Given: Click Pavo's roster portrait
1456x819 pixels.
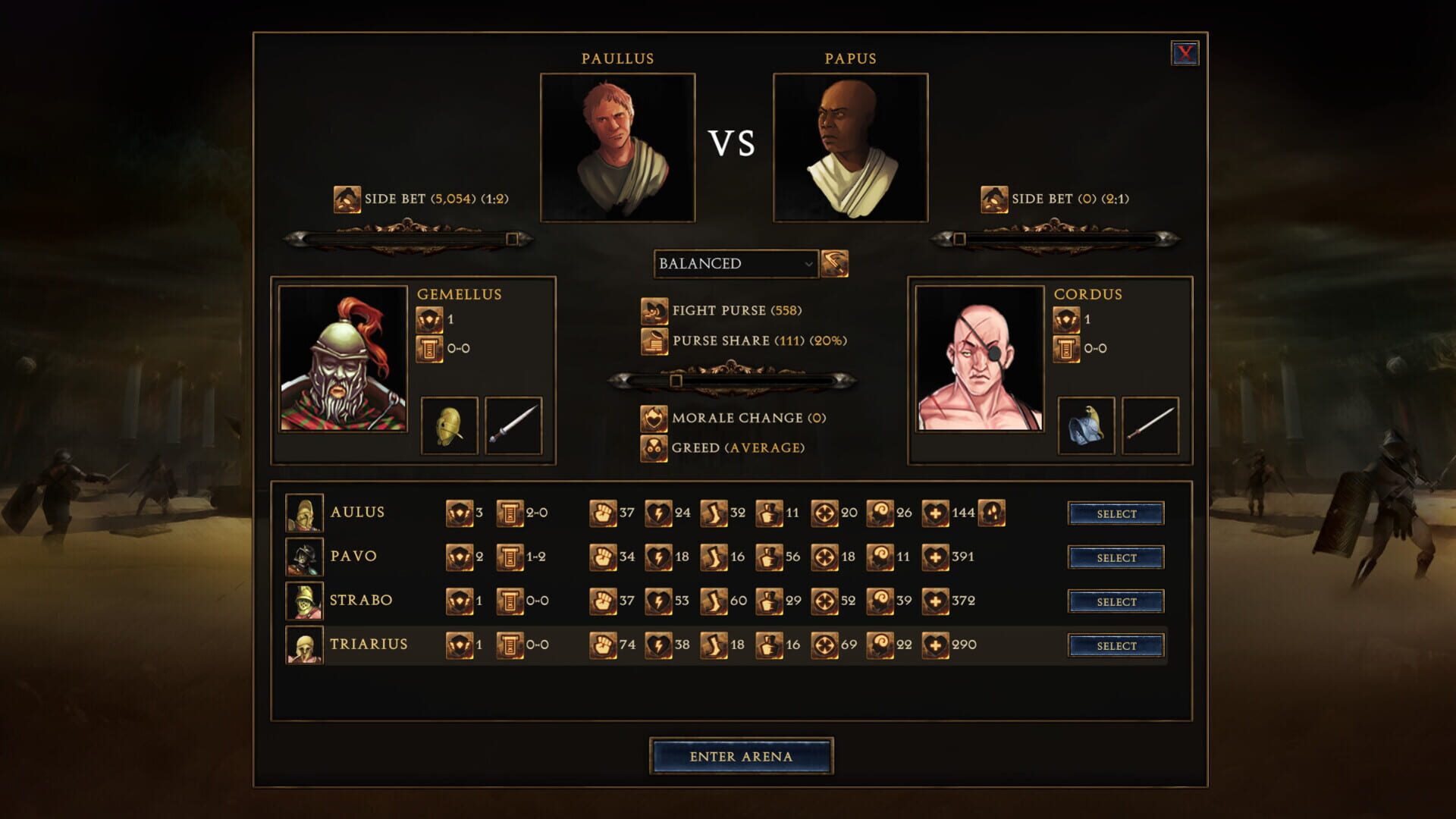Looking at the screenshot, I should (x=306, y=556).
